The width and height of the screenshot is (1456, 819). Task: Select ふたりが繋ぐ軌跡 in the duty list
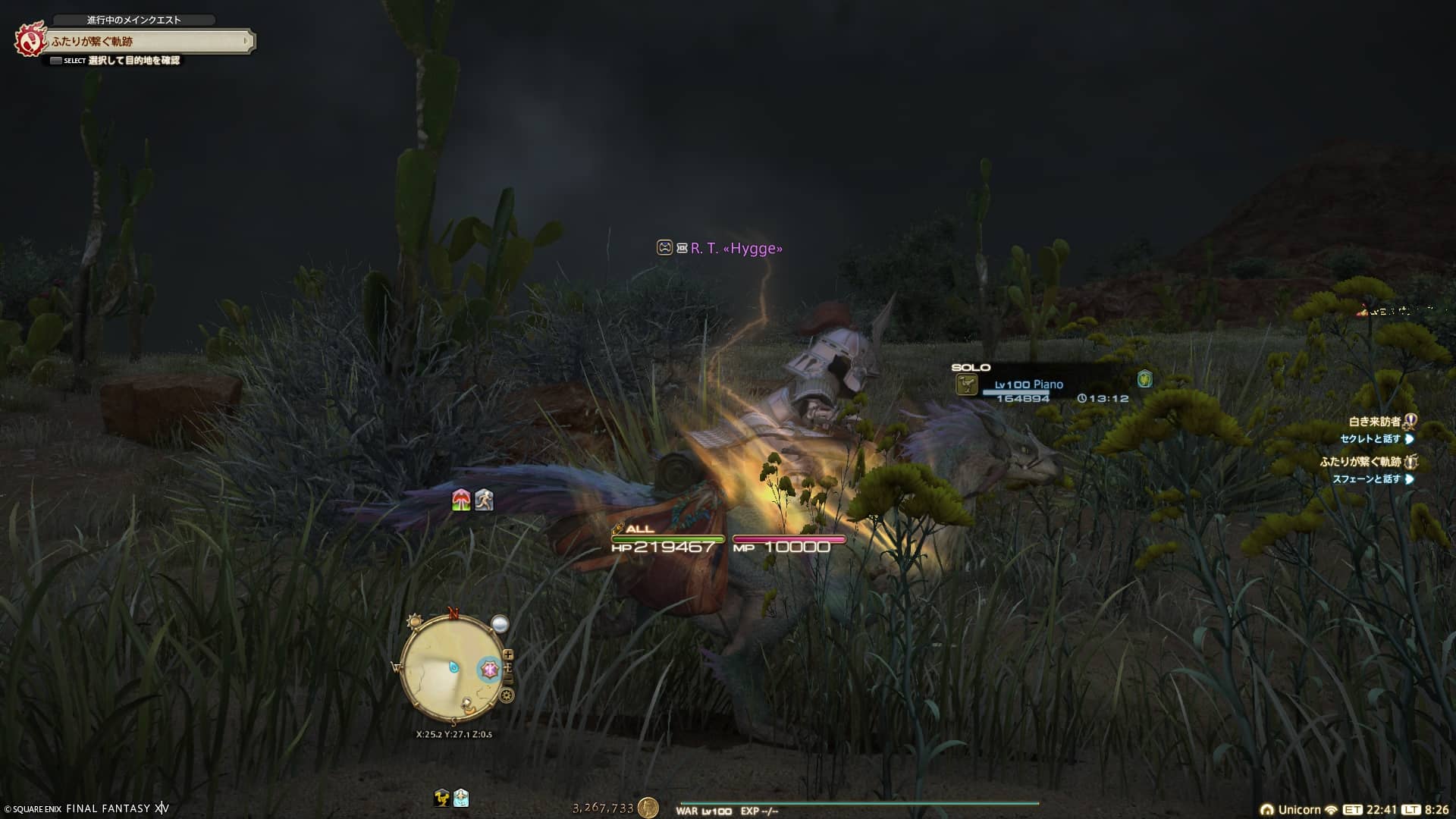pyautogui.click(x=1360, y=462)
